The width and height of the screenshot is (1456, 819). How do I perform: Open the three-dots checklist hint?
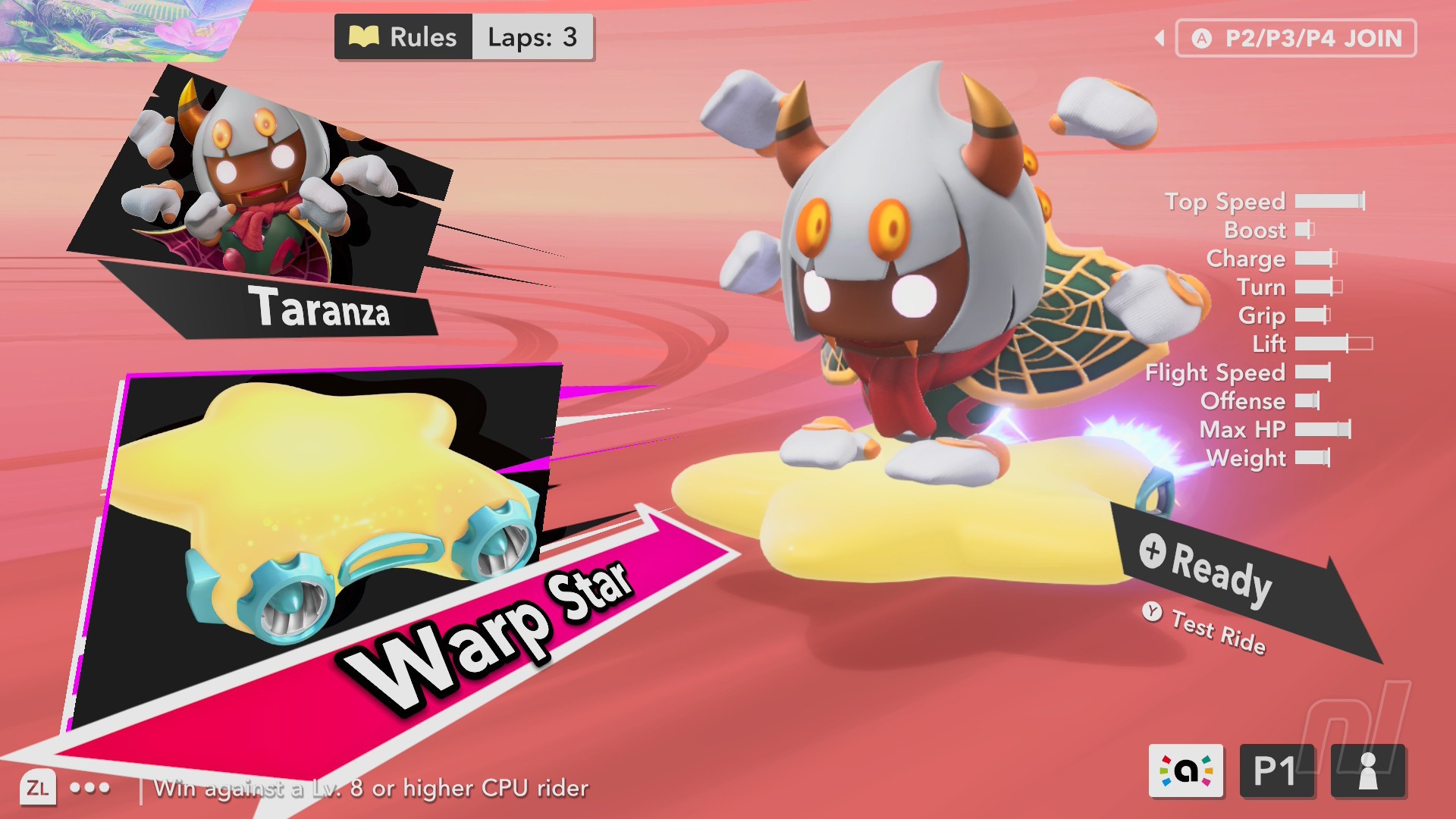click(x=89, y=788)
